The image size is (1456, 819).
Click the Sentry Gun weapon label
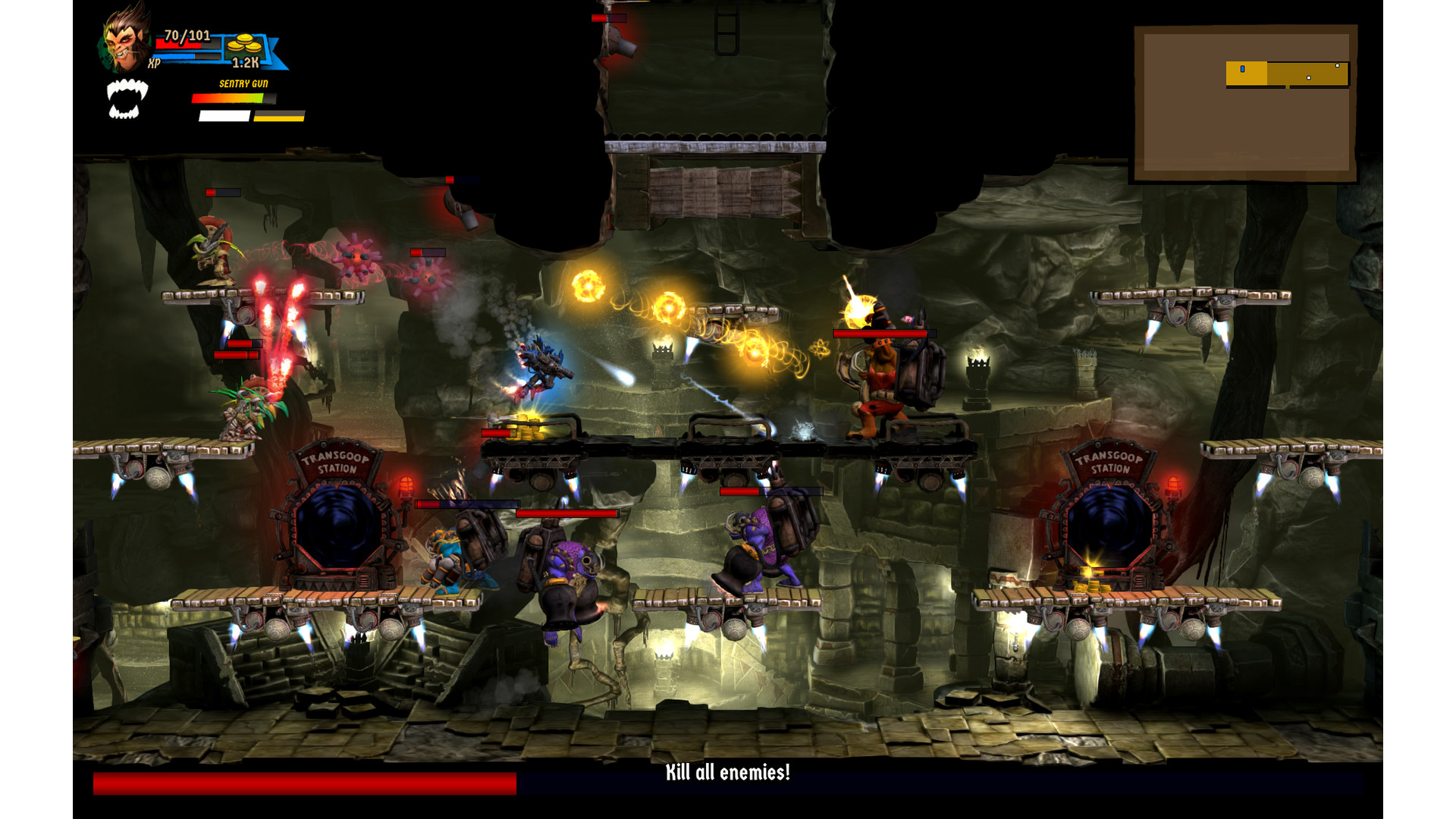(x=243, y=84)
